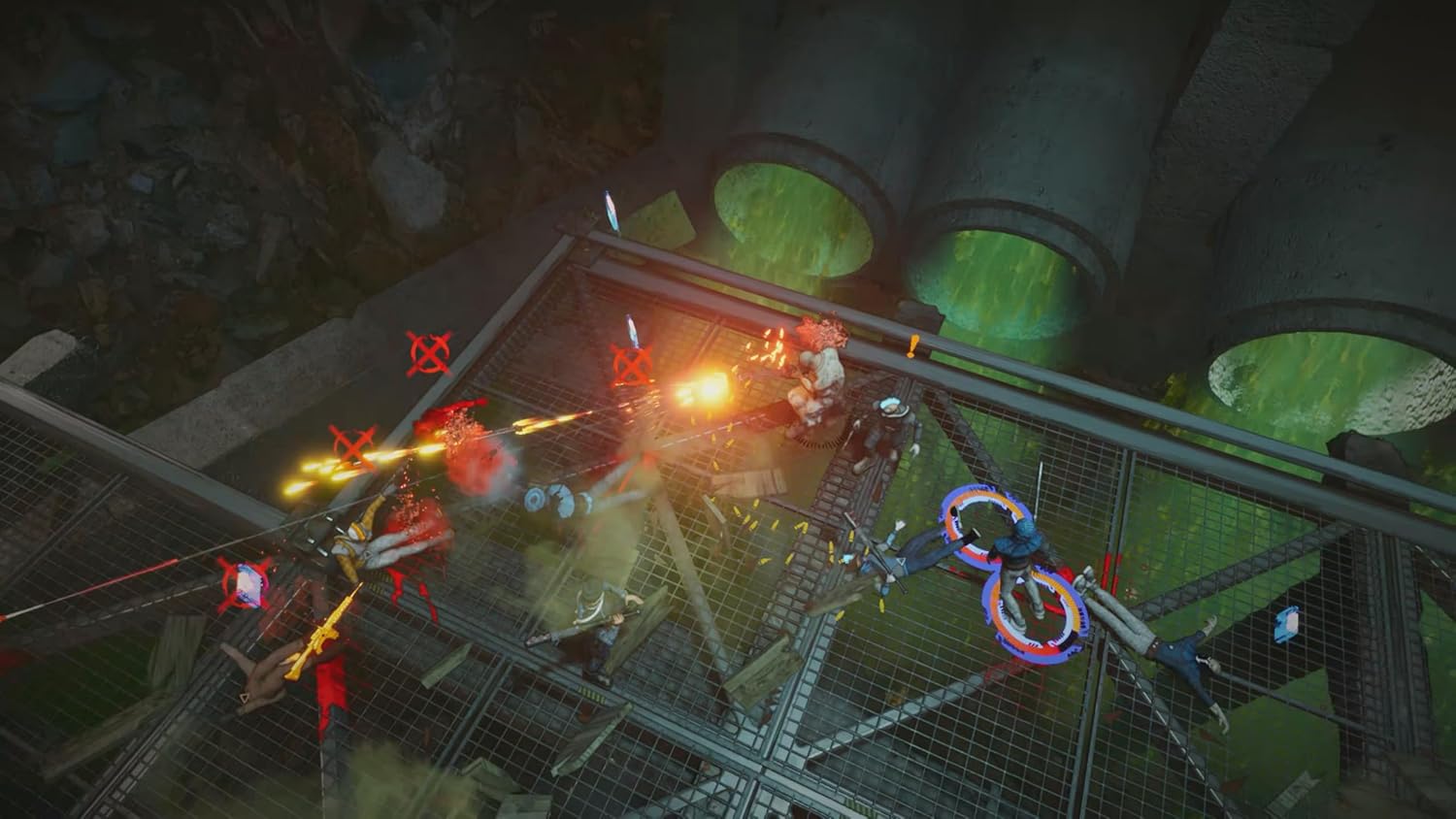Click the yellow exclamation mark alert indicator
The image size is (1456, 819).
pos(910,346)
